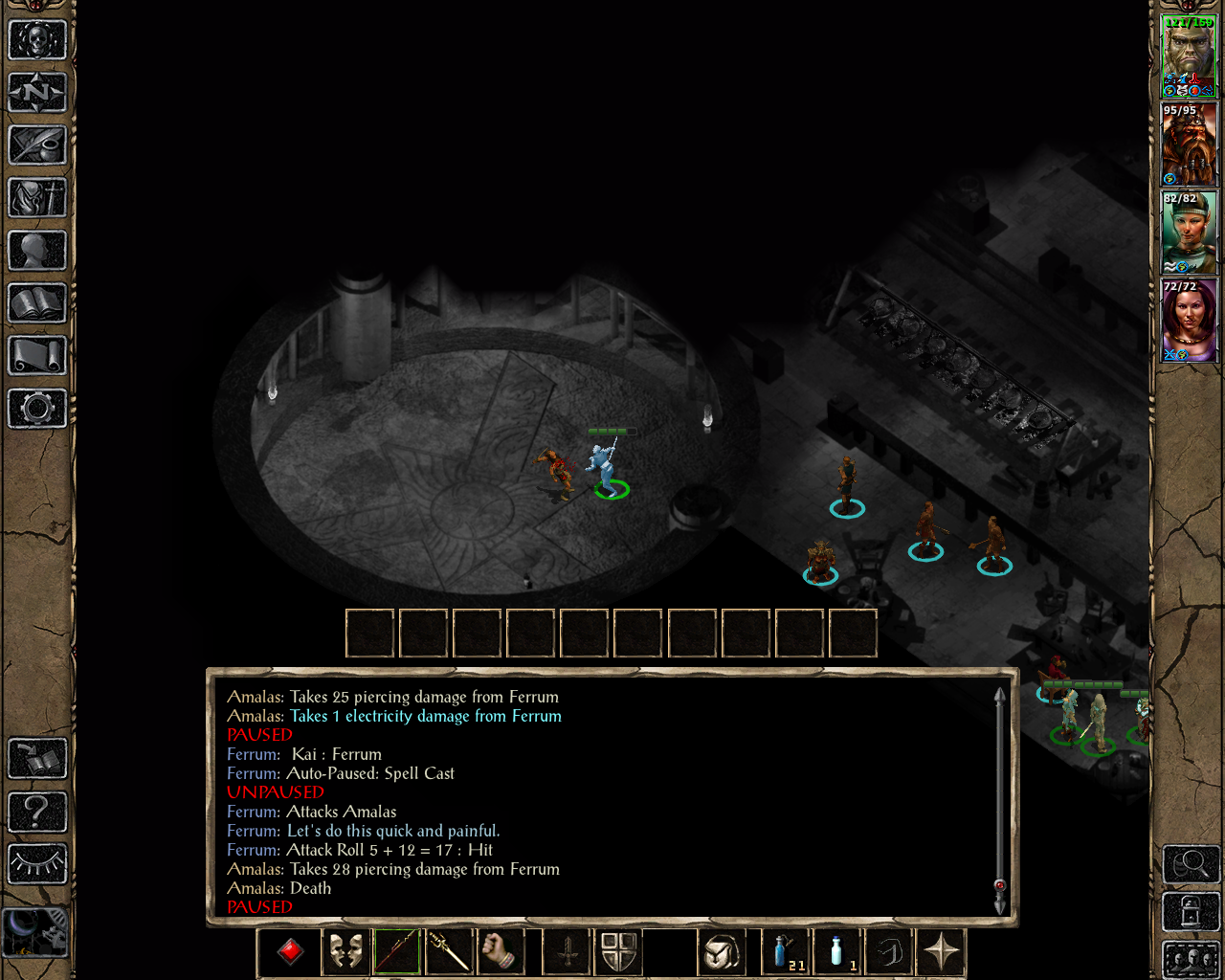Open game options with the gear icon
Viewport: 1225px width, 980px height.
[x=36, y=409]
